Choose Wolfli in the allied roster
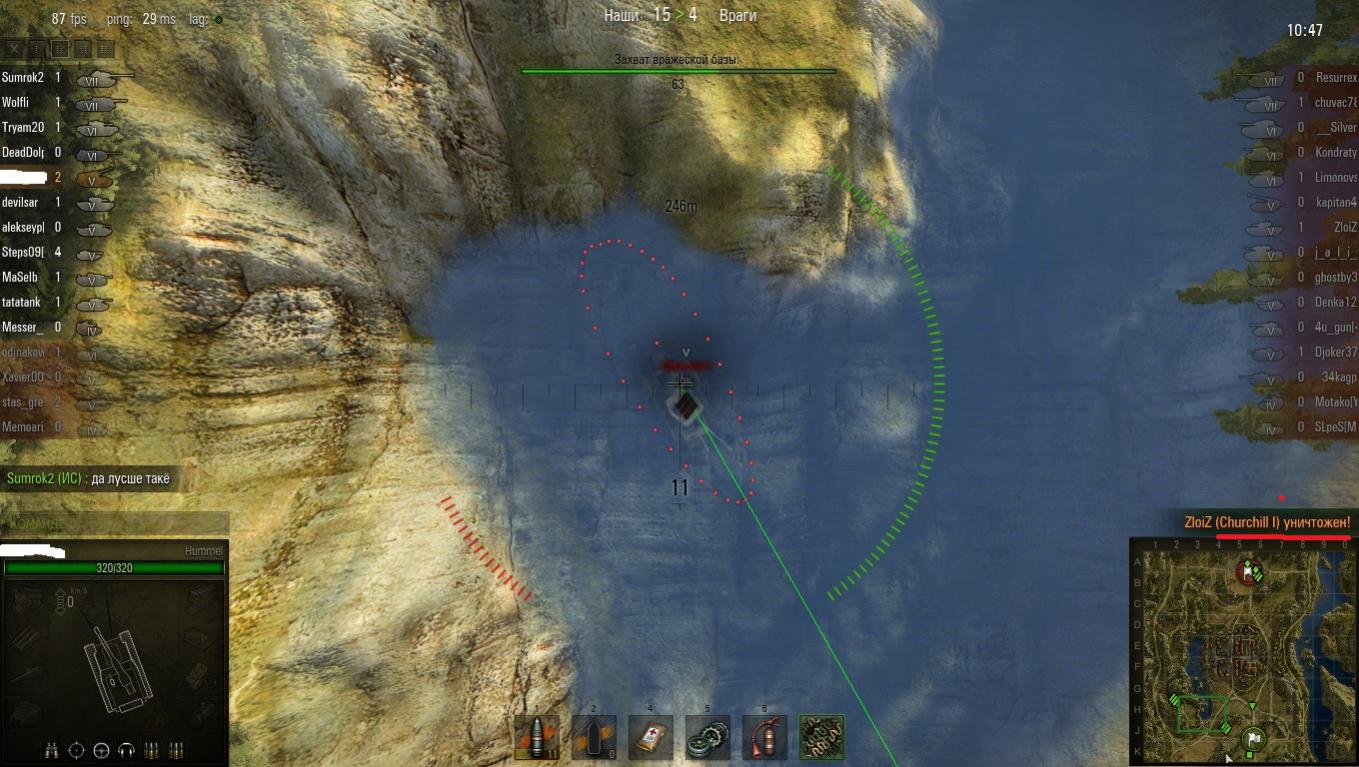Viewport: 1359px width, 767px height. 16,102
